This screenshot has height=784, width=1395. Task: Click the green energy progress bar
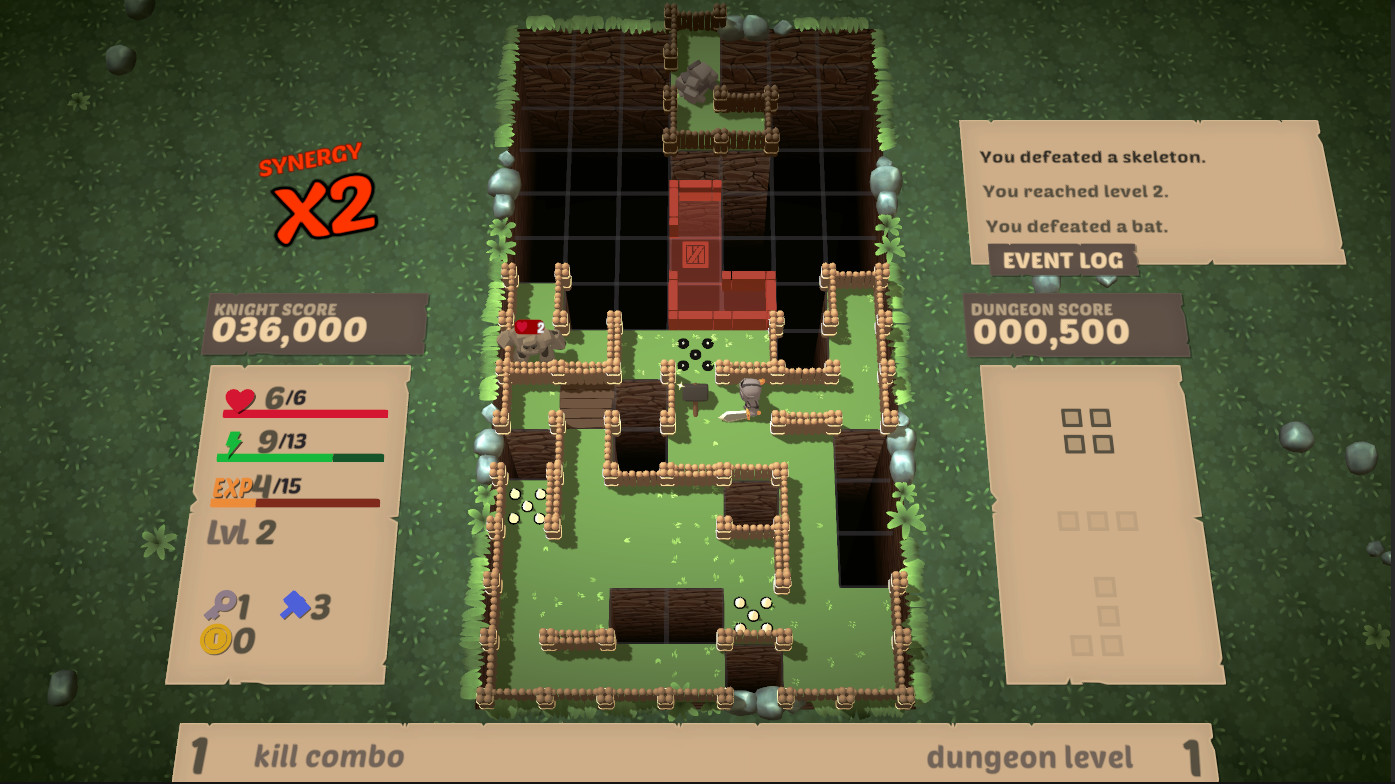pos(300,457)
